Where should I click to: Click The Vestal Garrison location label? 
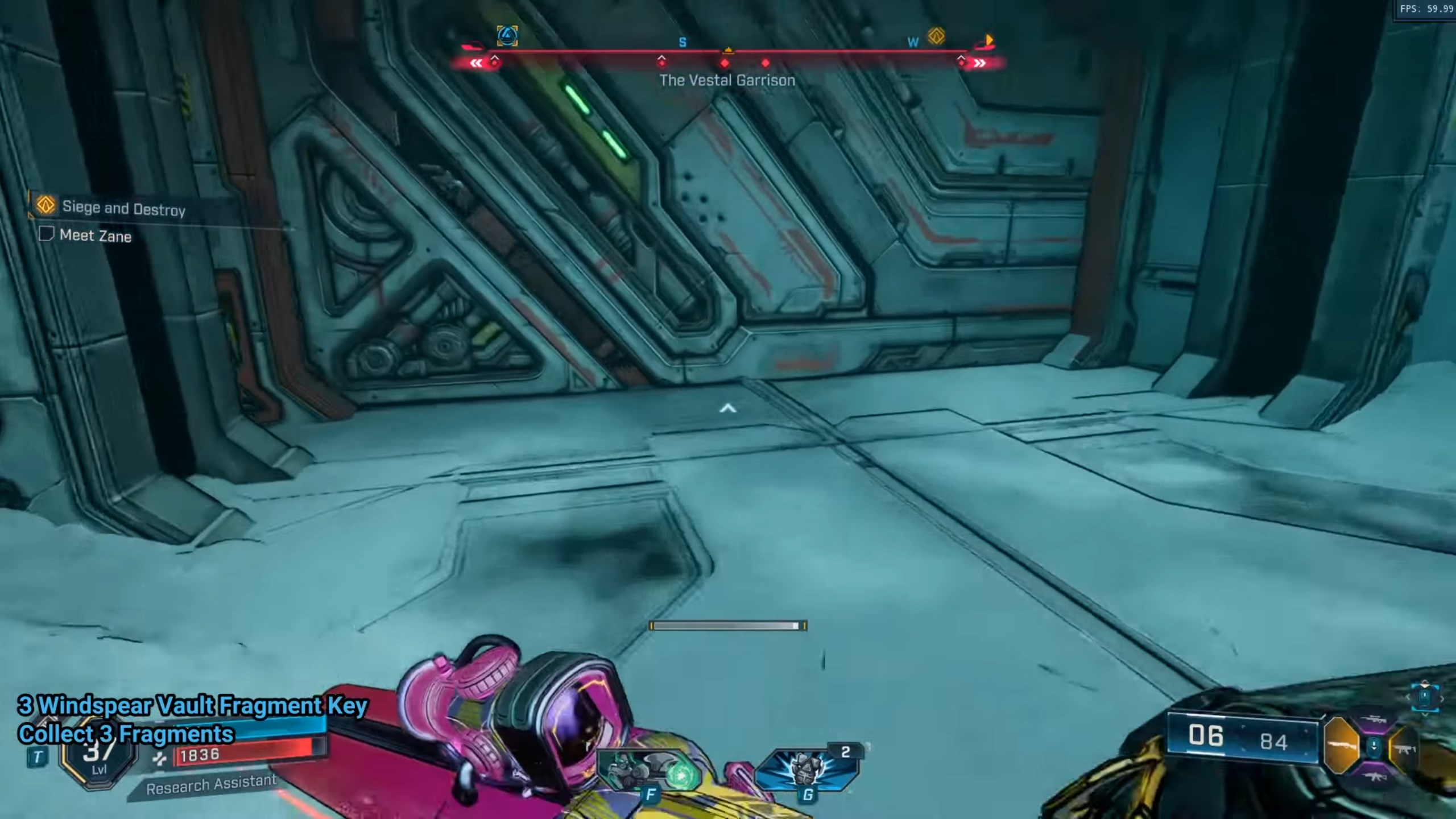point(728,80)
